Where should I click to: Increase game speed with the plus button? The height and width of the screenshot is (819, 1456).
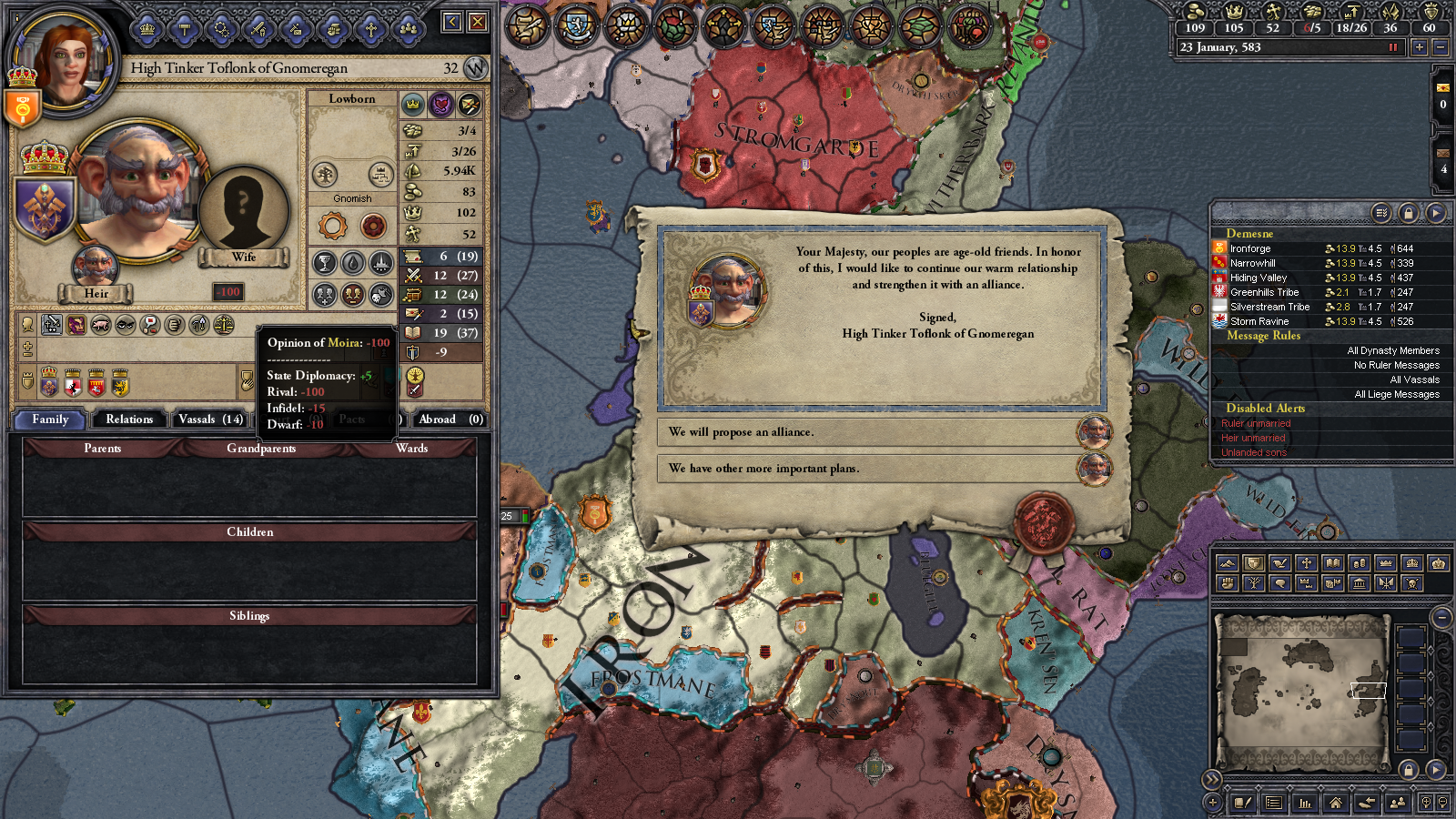(1419, 47)
